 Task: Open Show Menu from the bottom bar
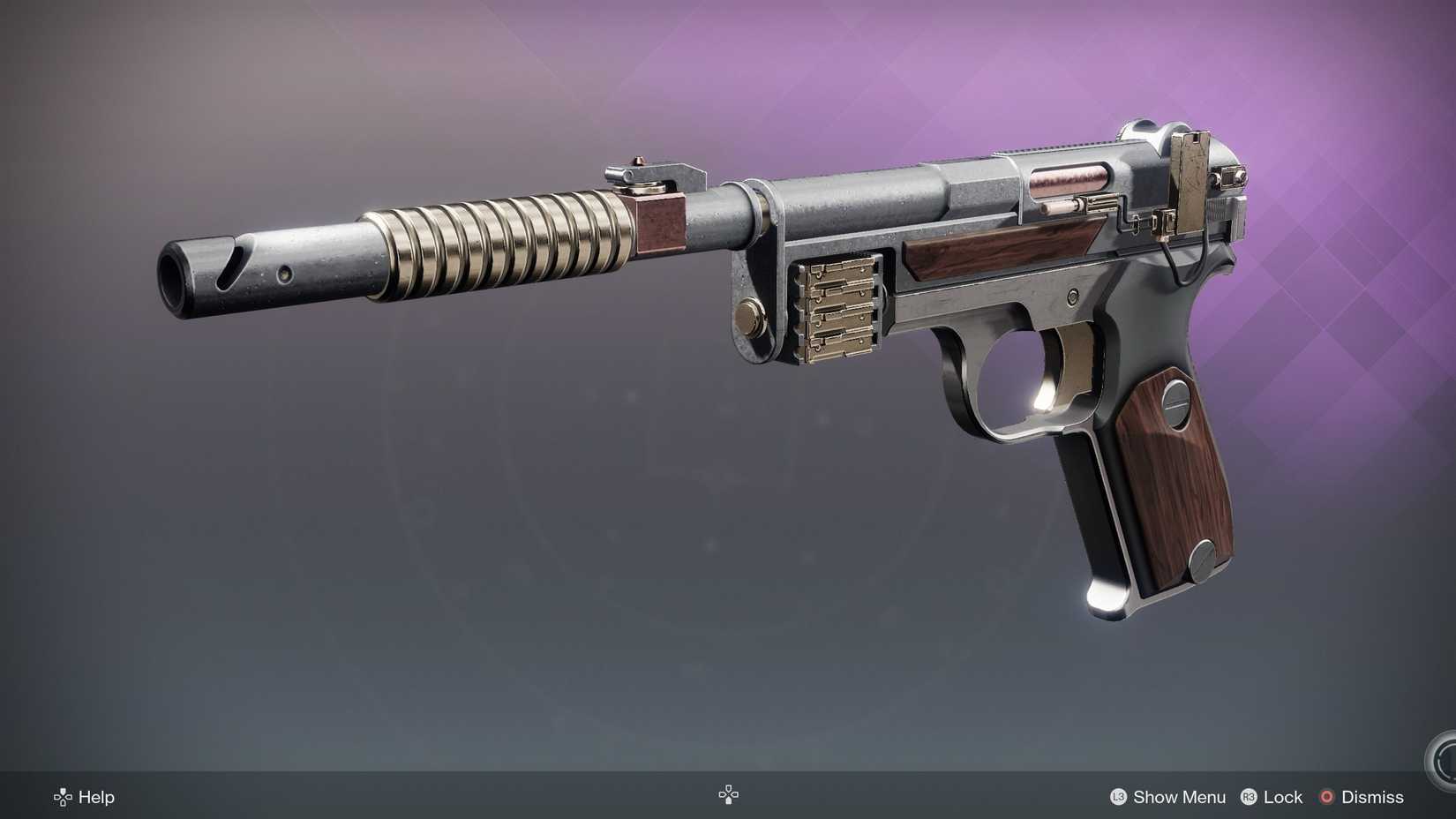[x=1178, y=797]
